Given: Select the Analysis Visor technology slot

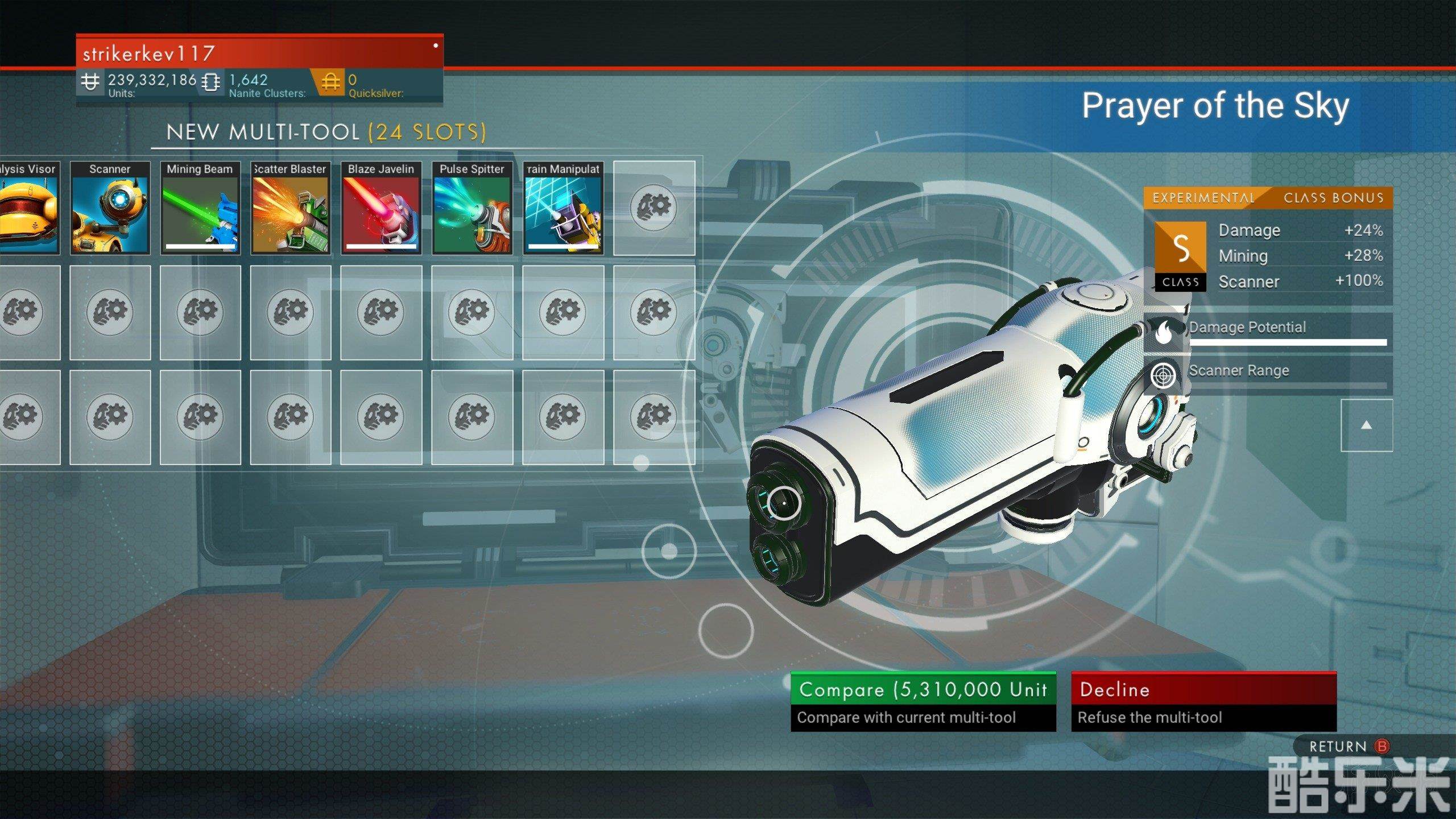Looking at the screenshot, I should tap(28, 208).
